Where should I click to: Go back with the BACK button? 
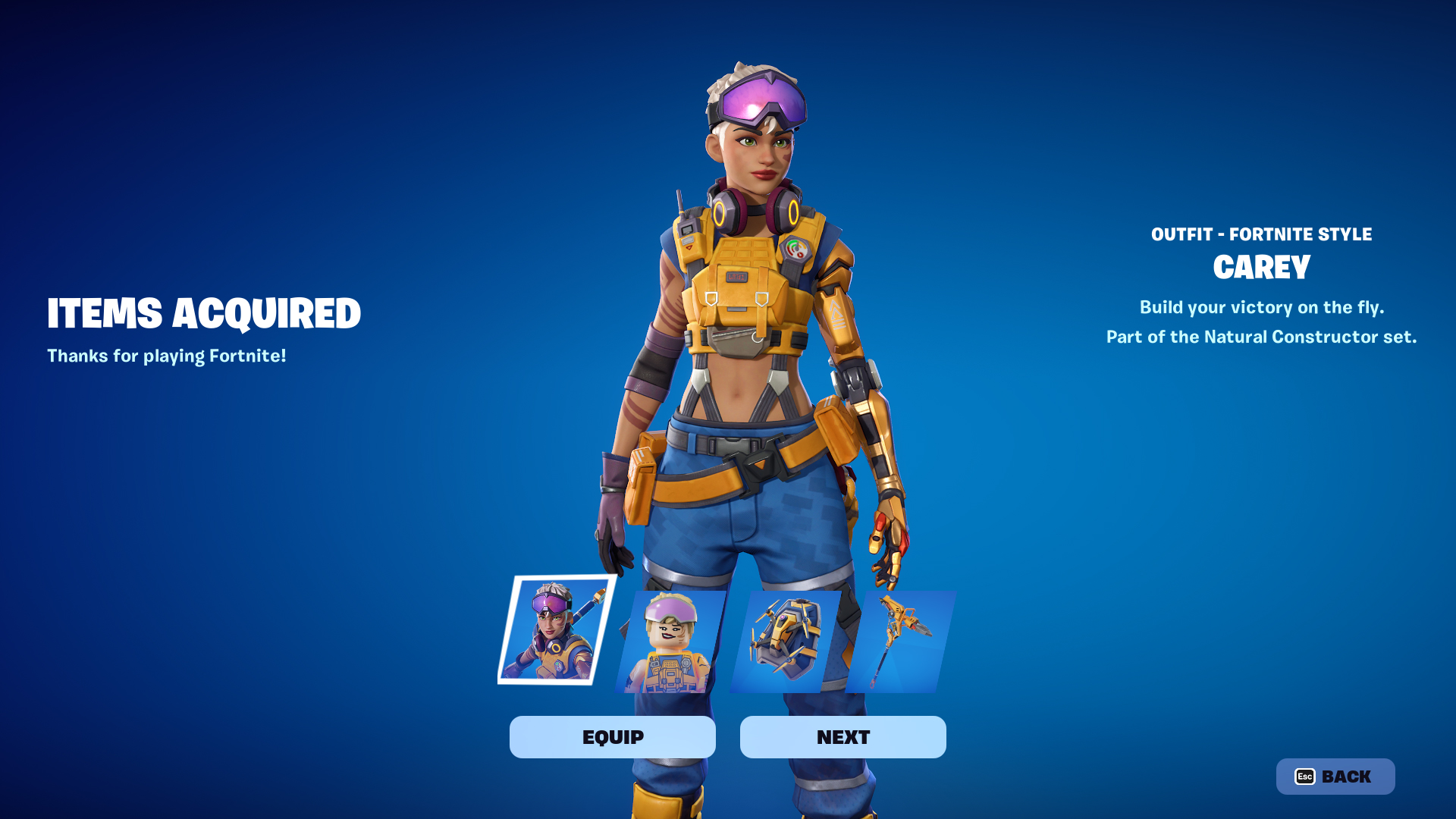click(1338, 776)
